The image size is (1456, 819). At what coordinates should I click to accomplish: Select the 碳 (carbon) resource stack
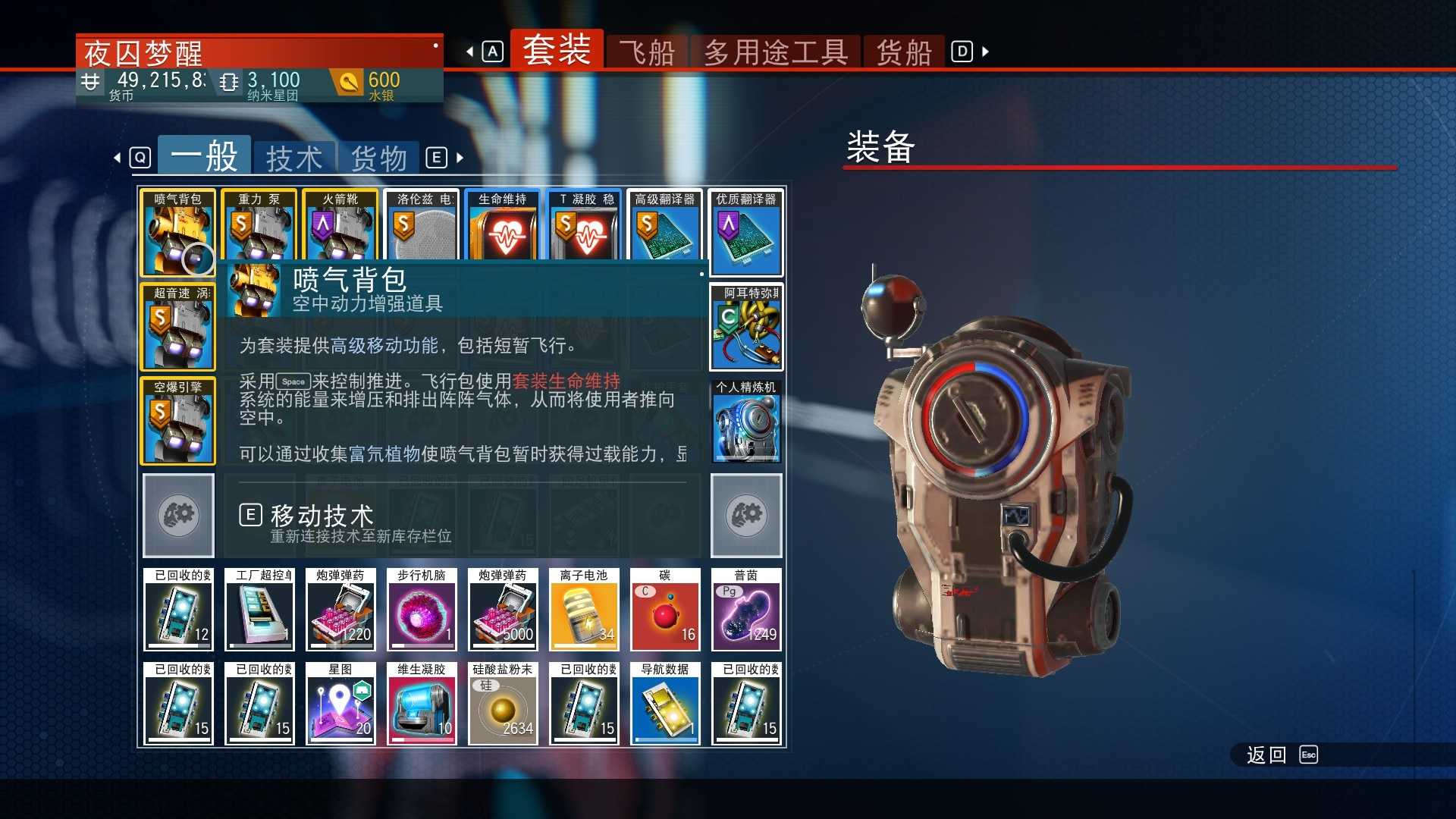pos(665,610)
